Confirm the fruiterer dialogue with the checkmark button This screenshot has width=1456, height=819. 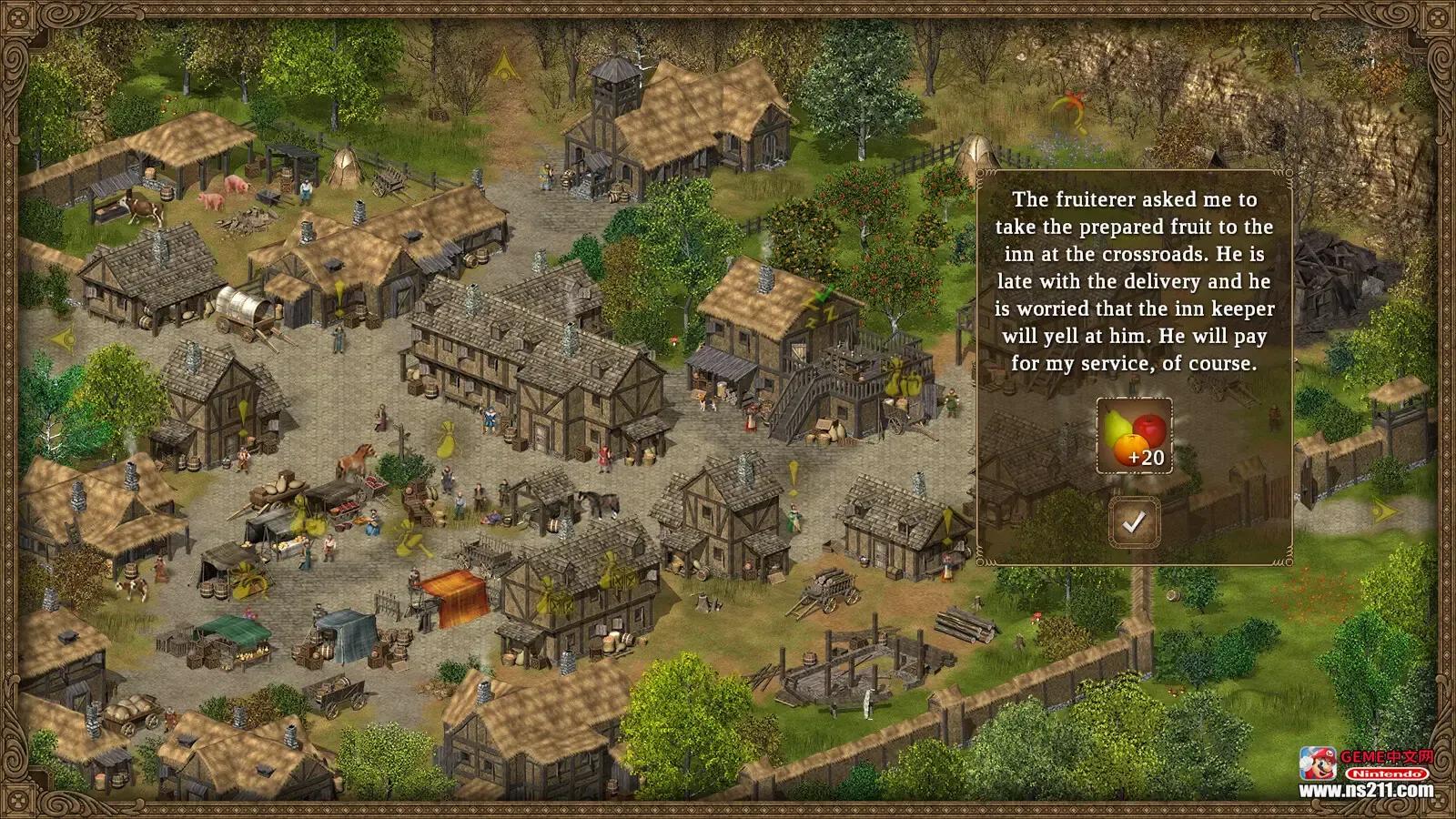coord(1134,522)
